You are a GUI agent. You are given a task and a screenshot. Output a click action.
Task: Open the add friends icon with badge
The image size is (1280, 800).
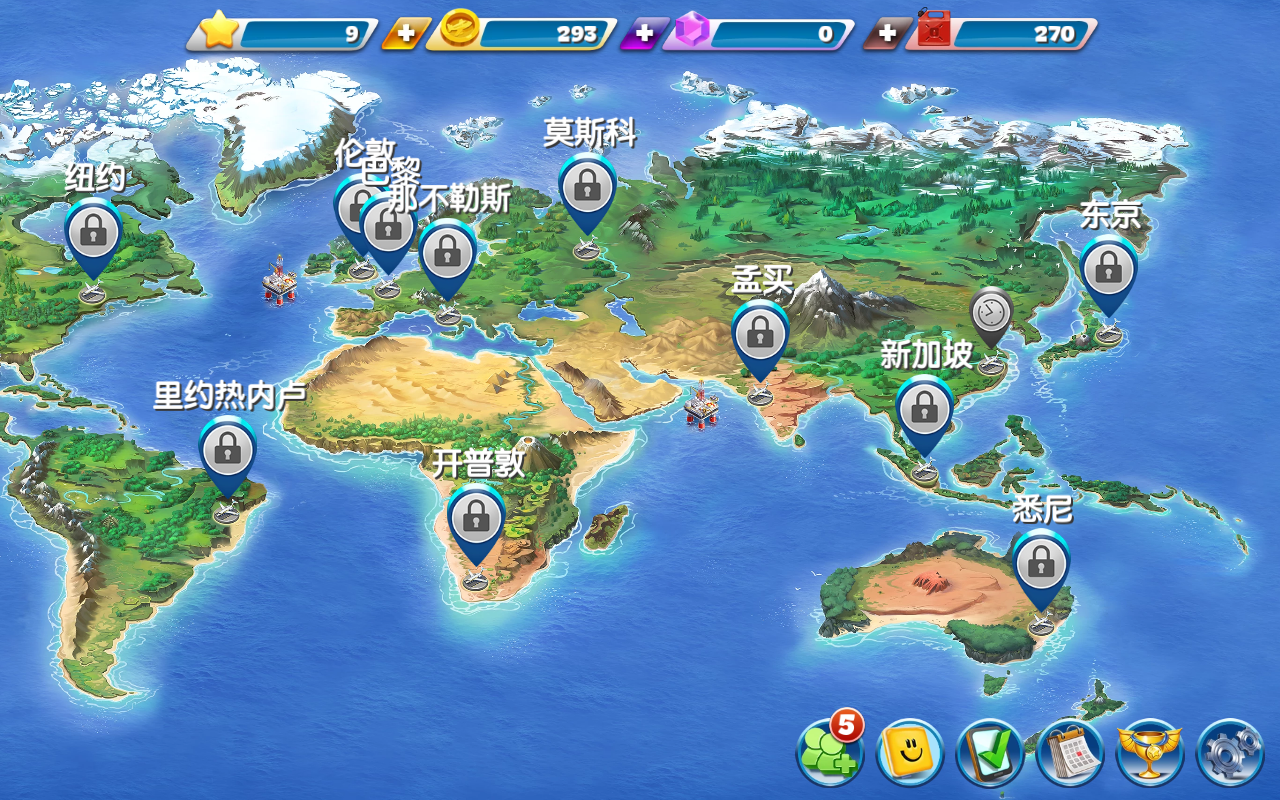click(830, 752)
